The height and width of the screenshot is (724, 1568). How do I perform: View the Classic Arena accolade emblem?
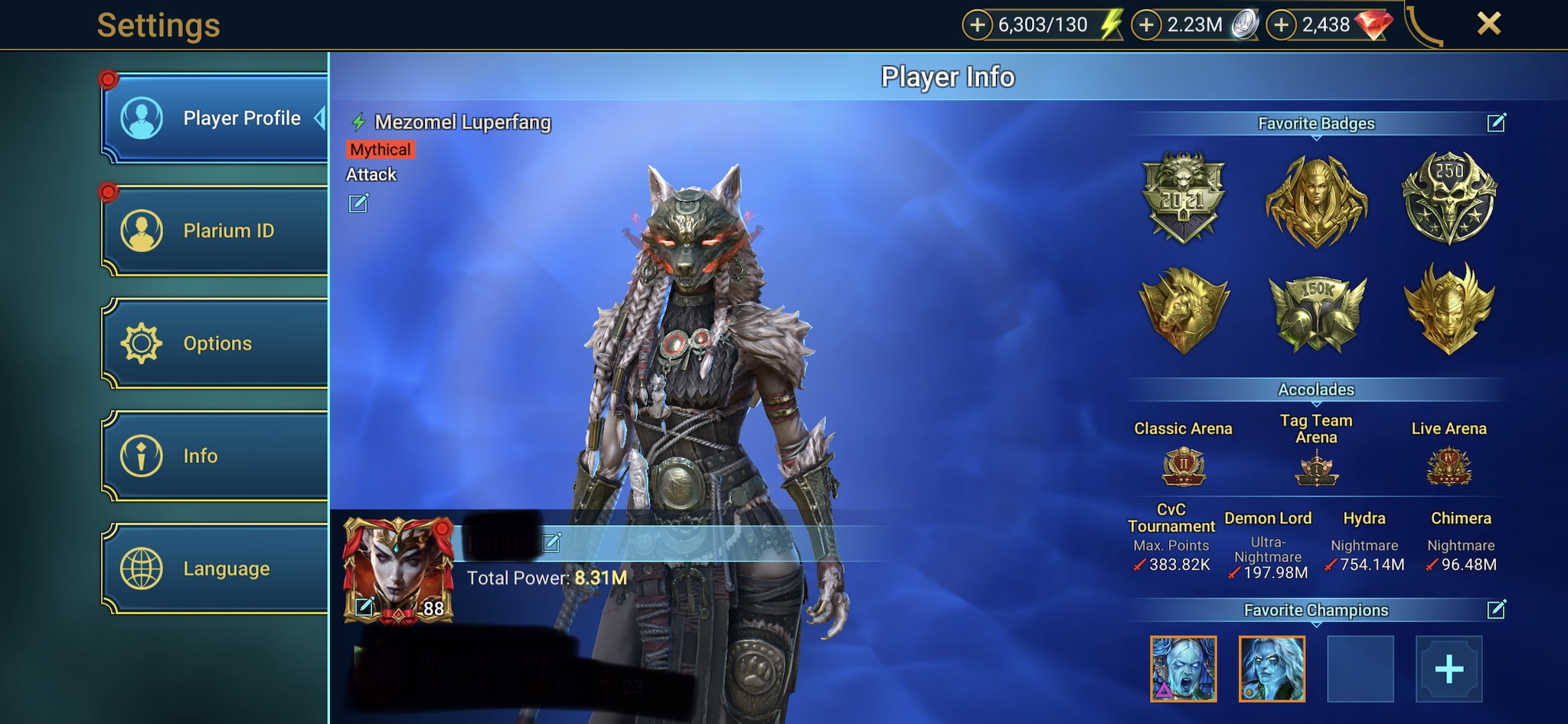coord(1183,466)
